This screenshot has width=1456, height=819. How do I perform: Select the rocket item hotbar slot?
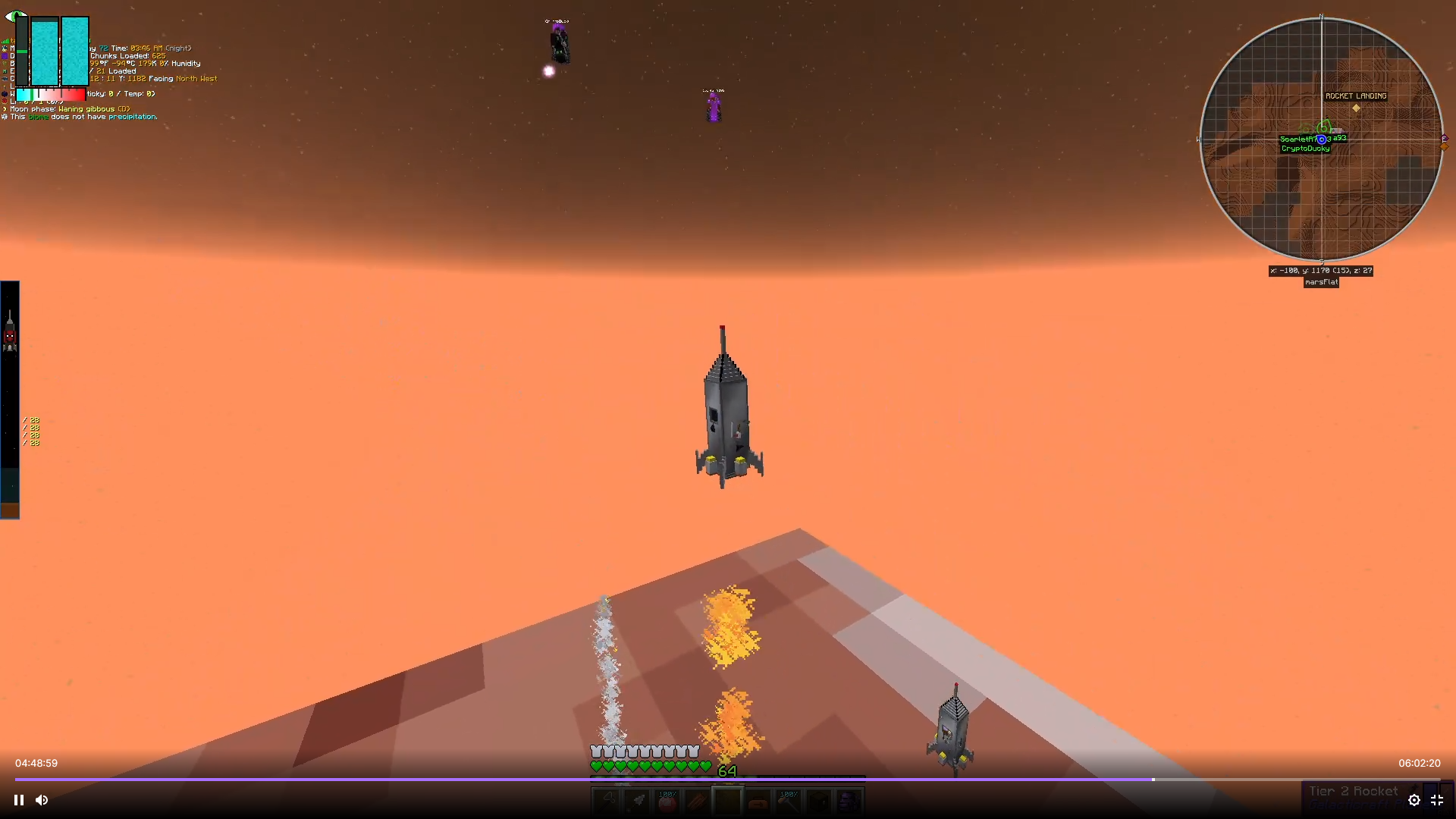point(637,801)
